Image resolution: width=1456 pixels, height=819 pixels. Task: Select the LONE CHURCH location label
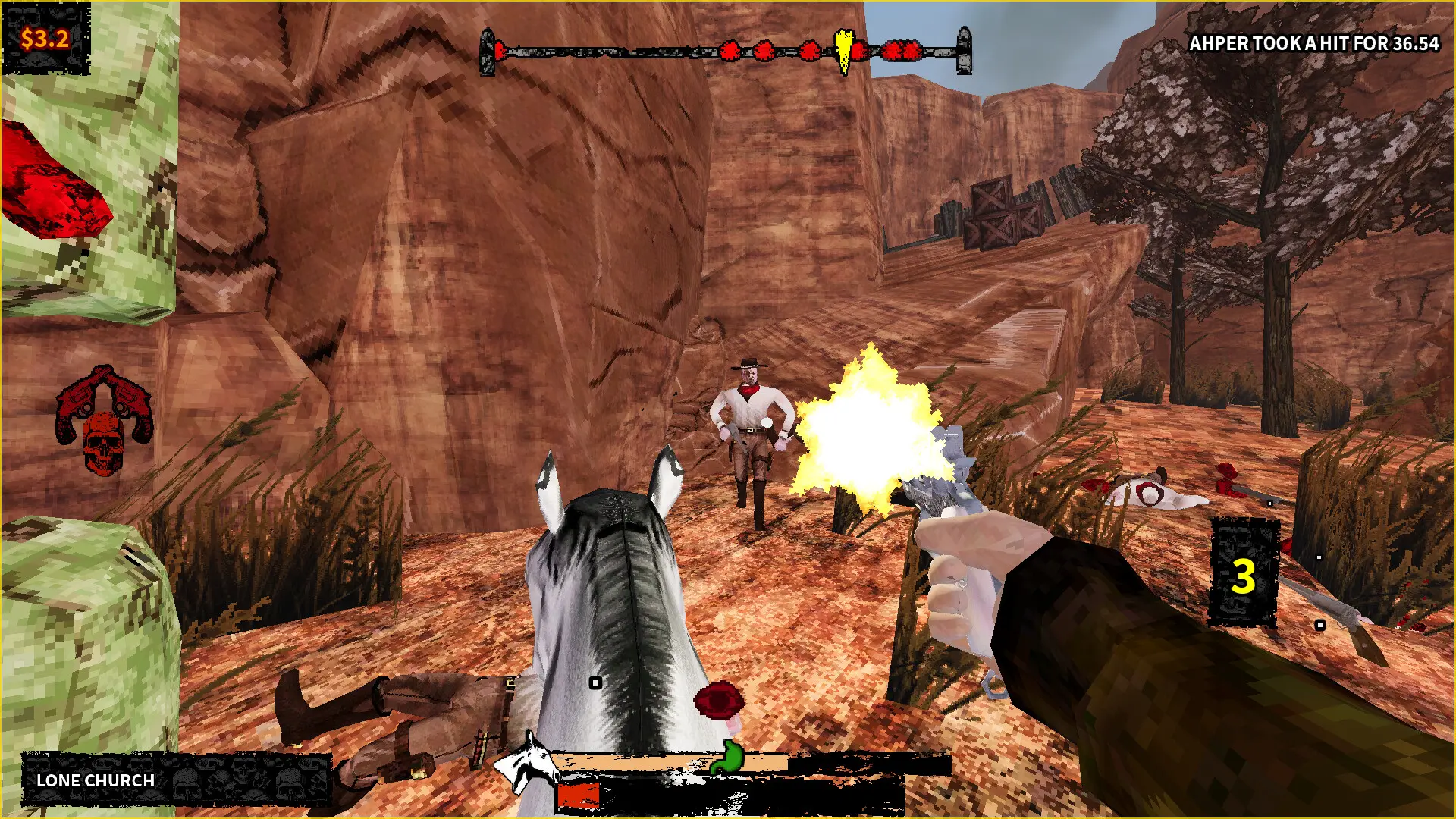94,781
